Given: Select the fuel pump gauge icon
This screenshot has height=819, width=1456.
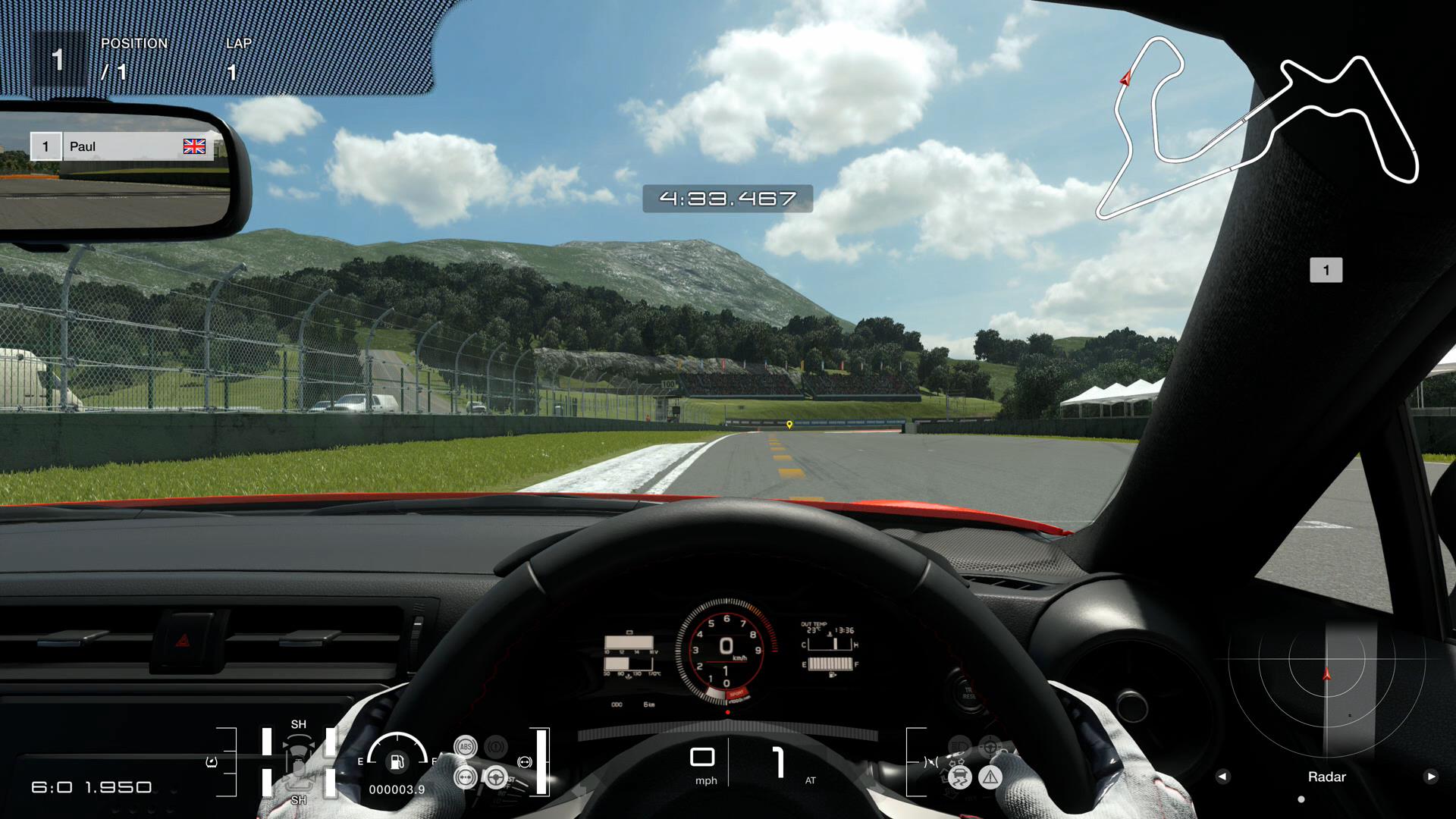Looking at the screenshot, I should (x=397, y=761).
